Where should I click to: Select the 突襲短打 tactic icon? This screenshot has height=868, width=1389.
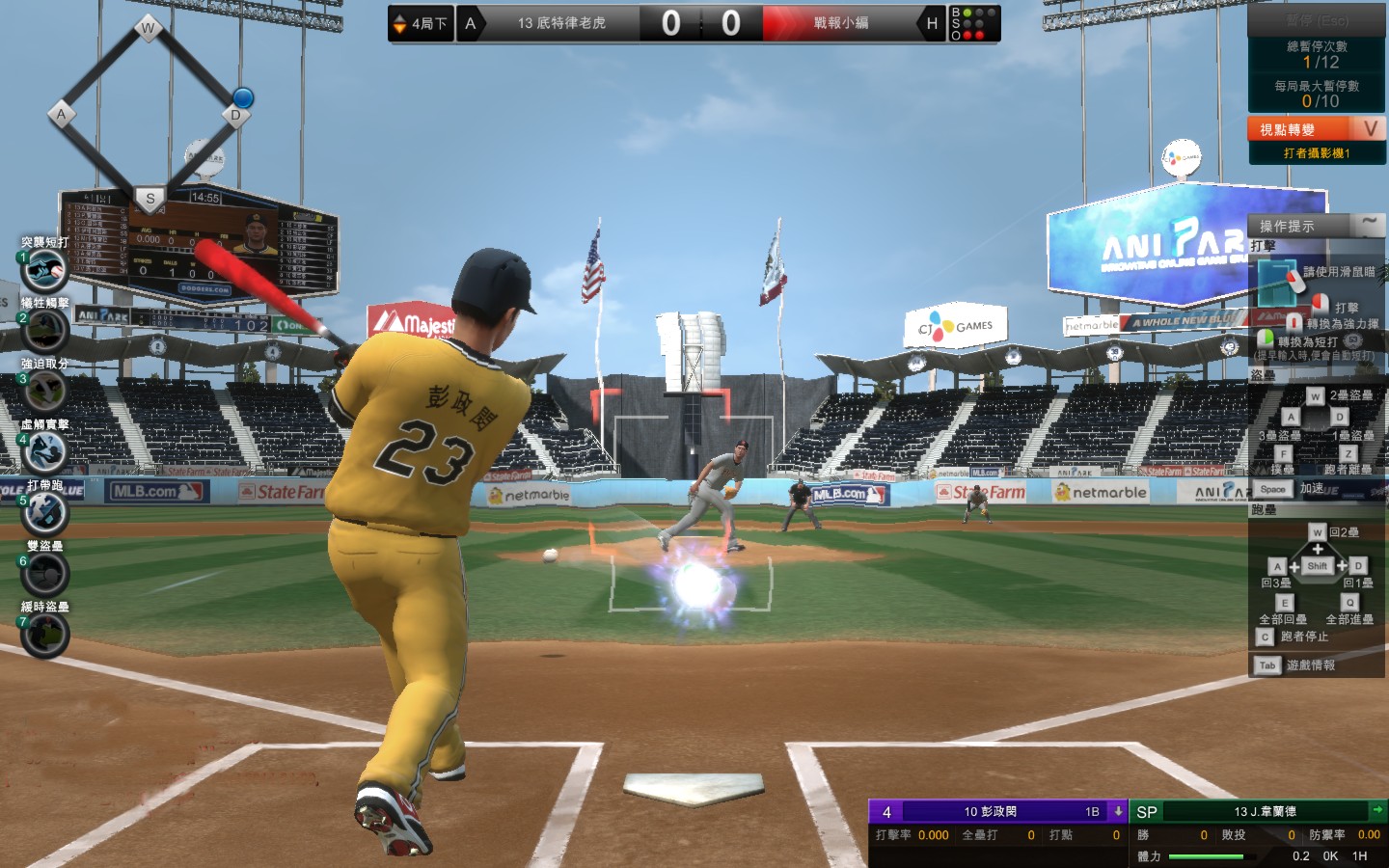44,270
